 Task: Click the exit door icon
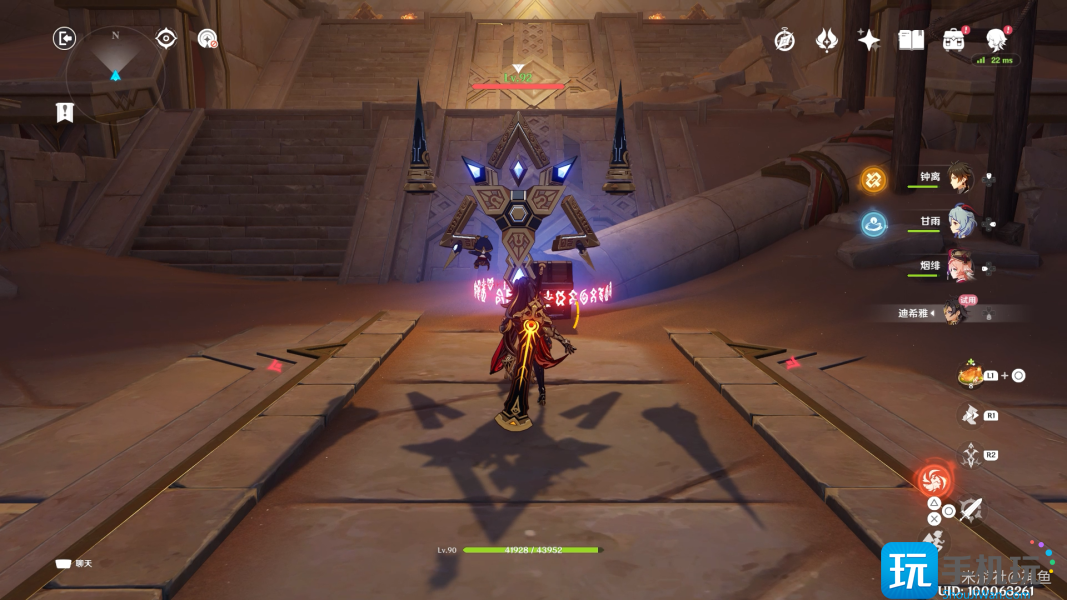click(65, 39)
